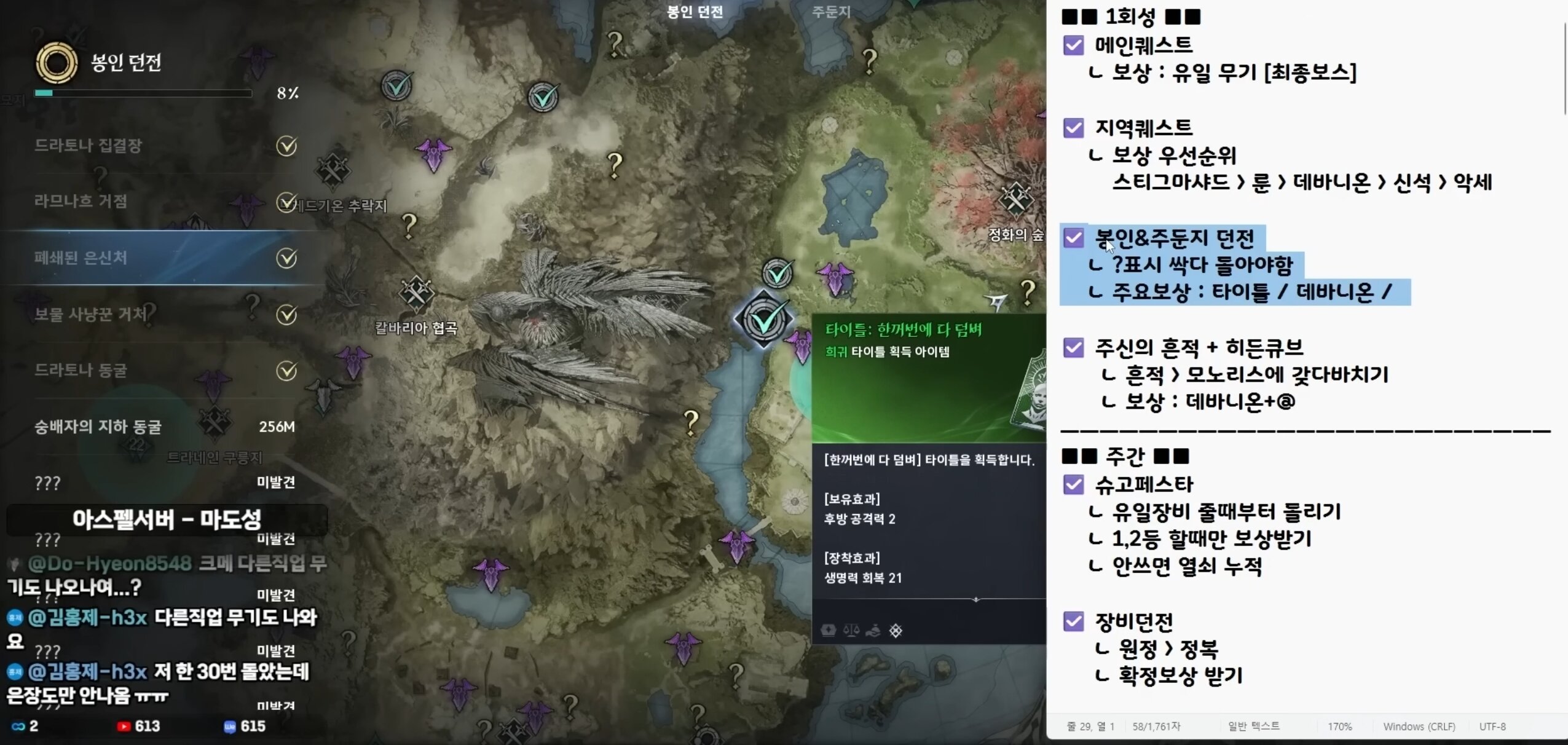Toggle the 슈고페스타 checkbox
The width and height of the screenshot is (1568, 745).
pyautogui.click(x=1074, y=485)
